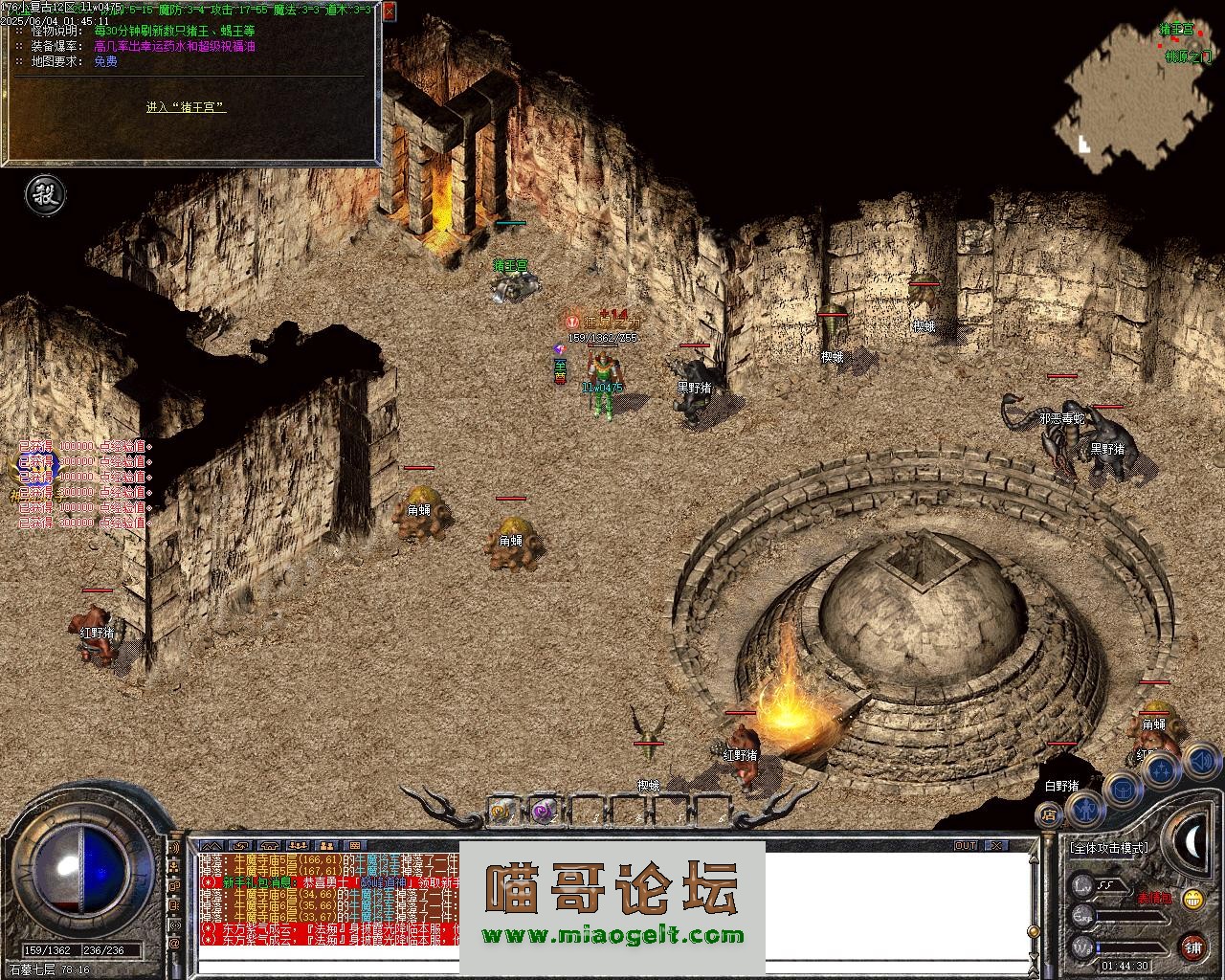1225x980 pixels.
Task: Open the 店 shop button
Action: pyautogui.click(x=1049, y=815)
